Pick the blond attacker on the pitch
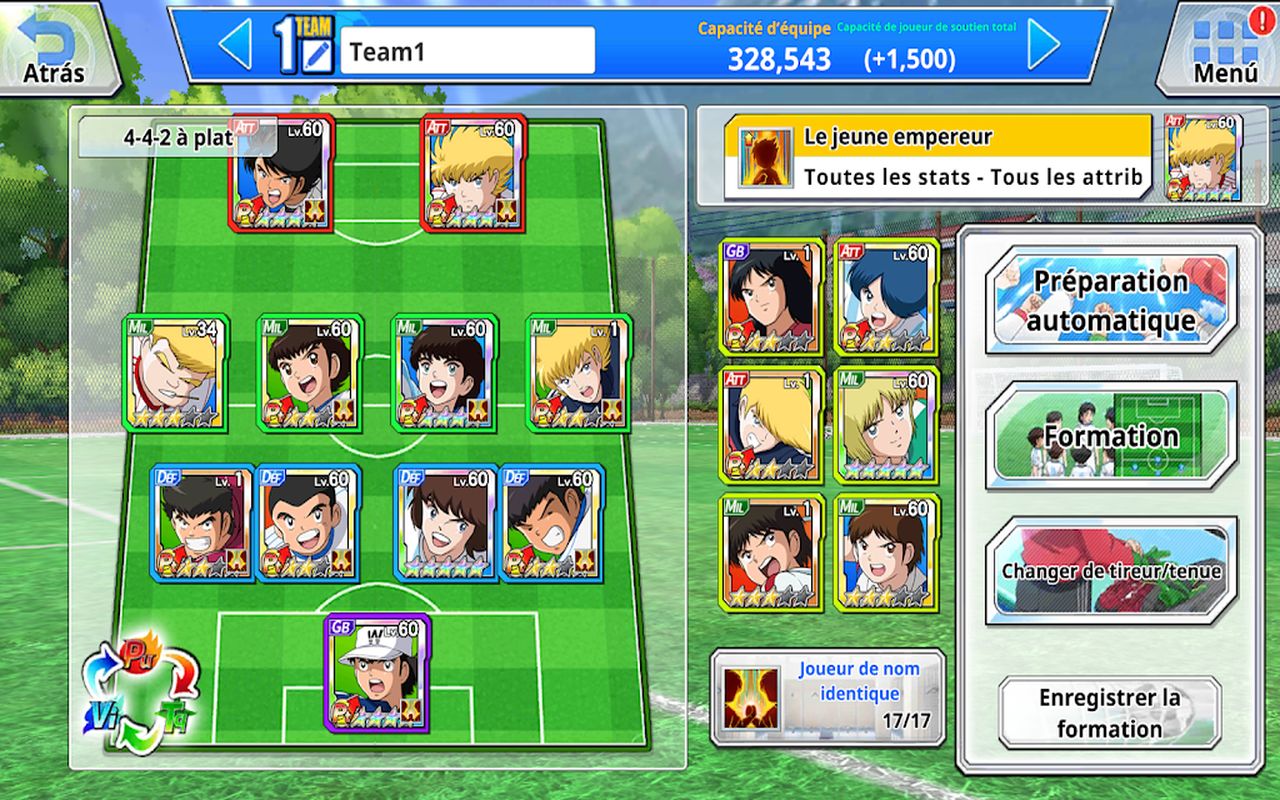The width and height of the screenshot is (1280, 800). tap(474, 172)
